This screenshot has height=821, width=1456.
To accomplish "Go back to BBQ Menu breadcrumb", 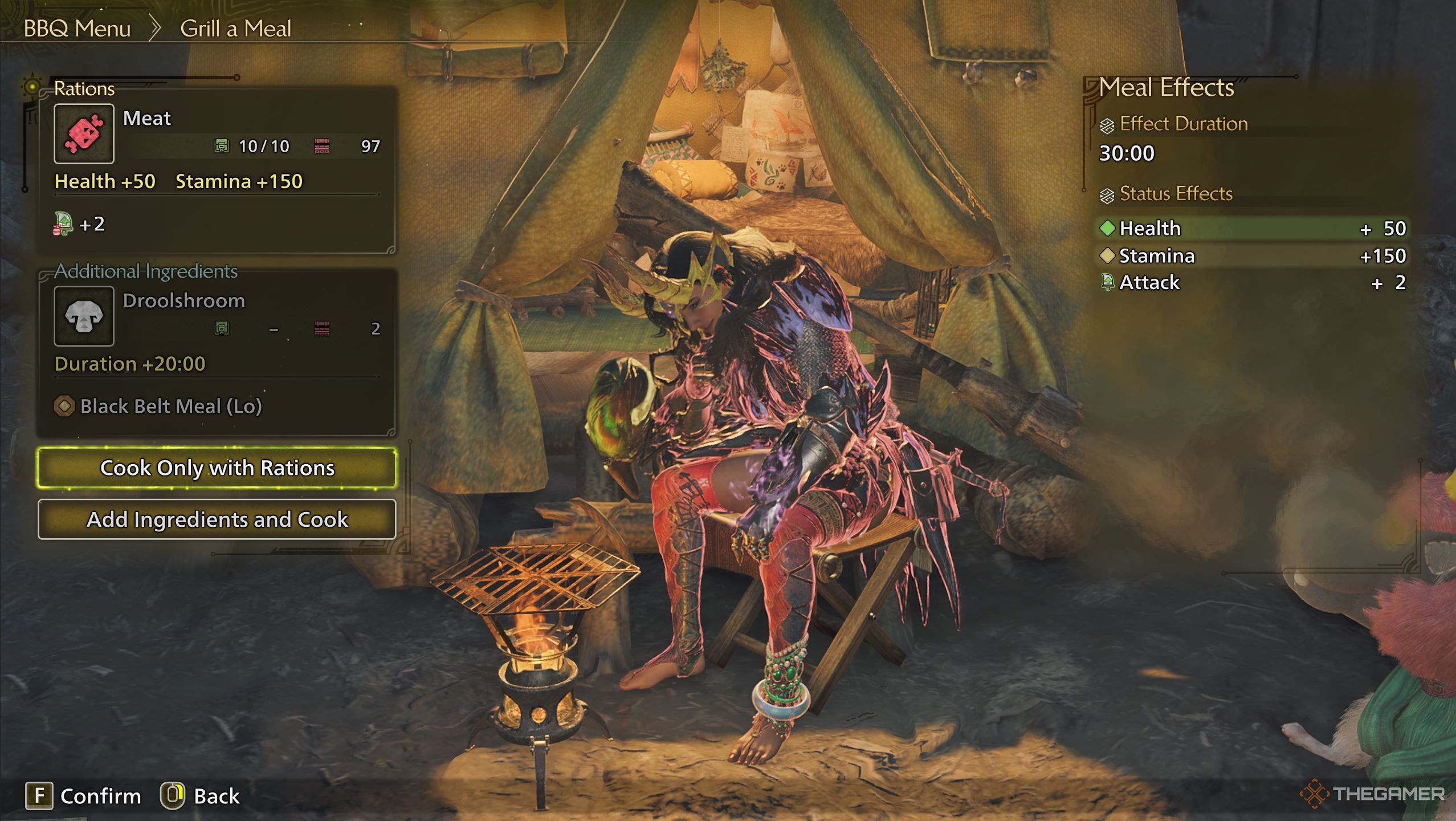I will click(77, 29).
